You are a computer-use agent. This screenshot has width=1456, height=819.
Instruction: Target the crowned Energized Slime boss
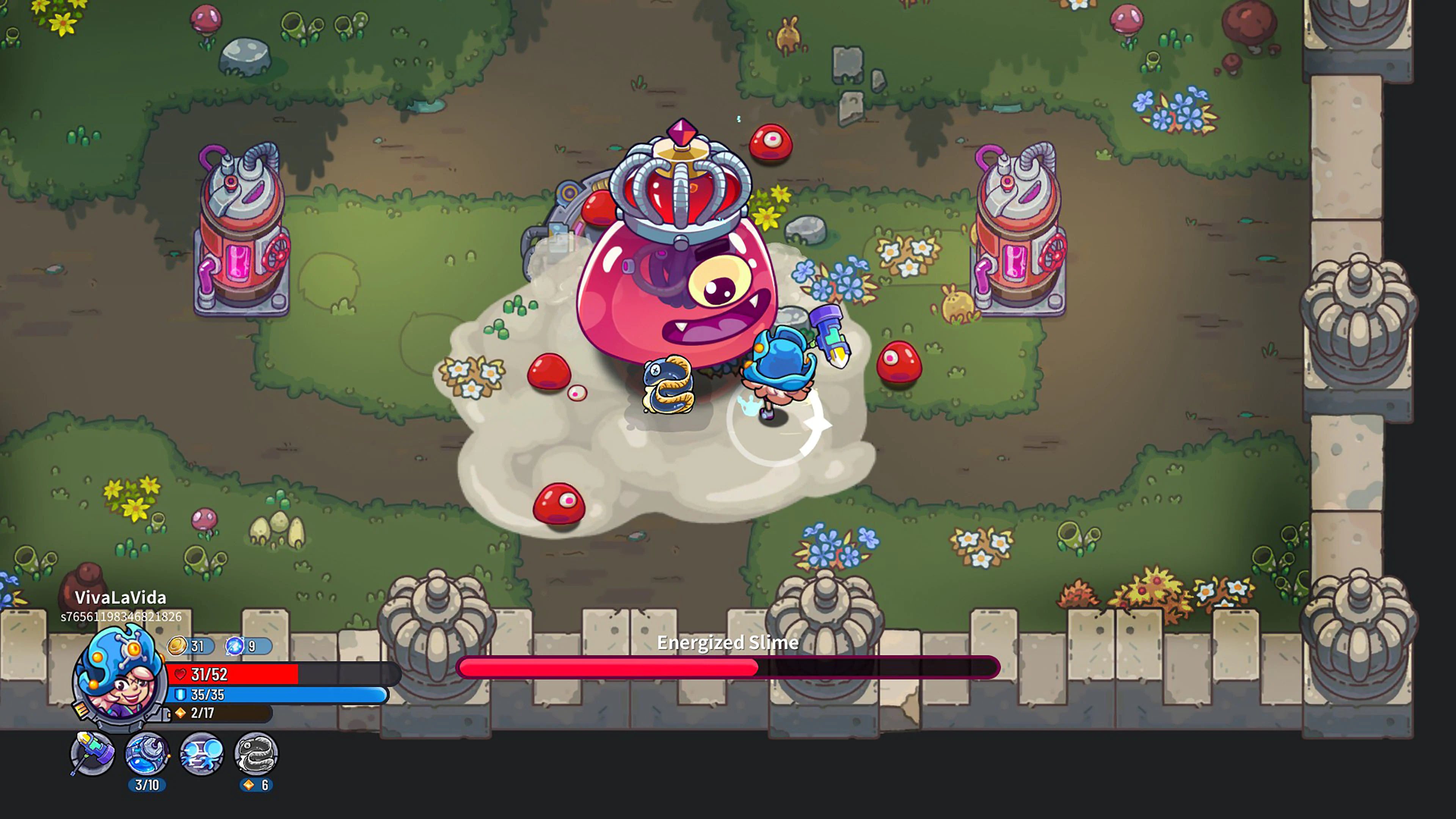[673, 294]
